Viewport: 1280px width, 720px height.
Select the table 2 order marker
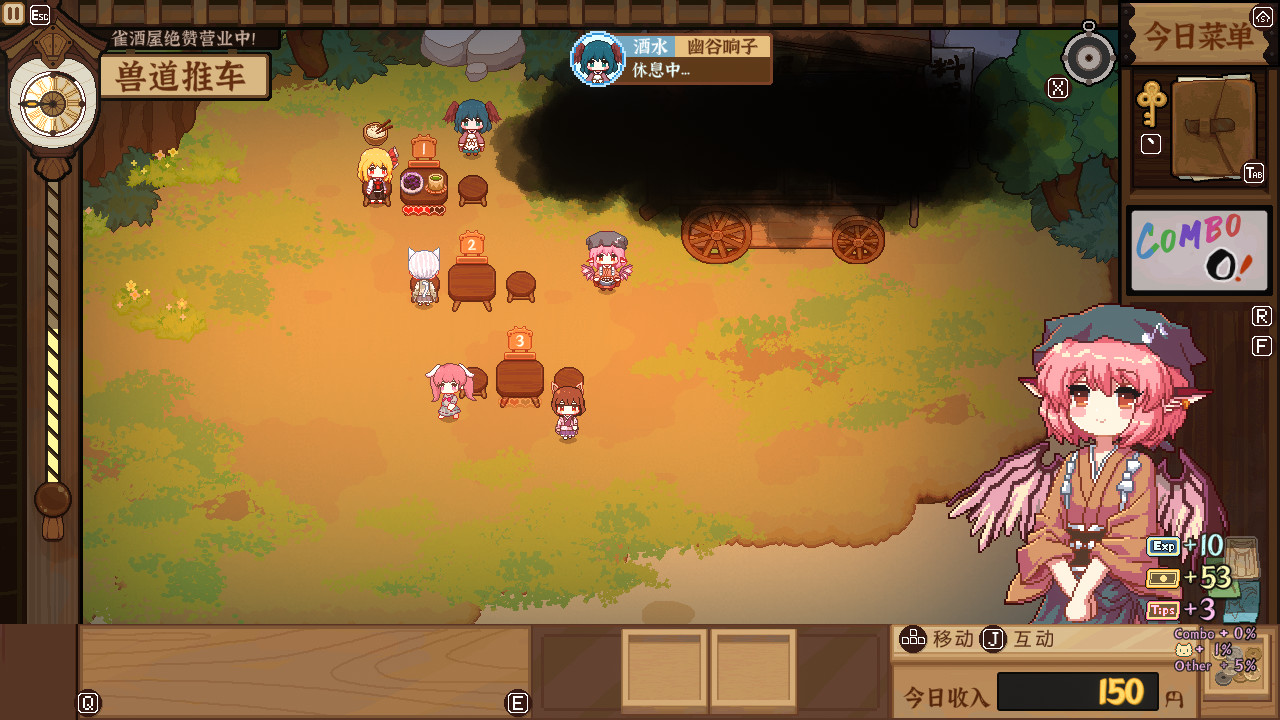click(472, 244)
